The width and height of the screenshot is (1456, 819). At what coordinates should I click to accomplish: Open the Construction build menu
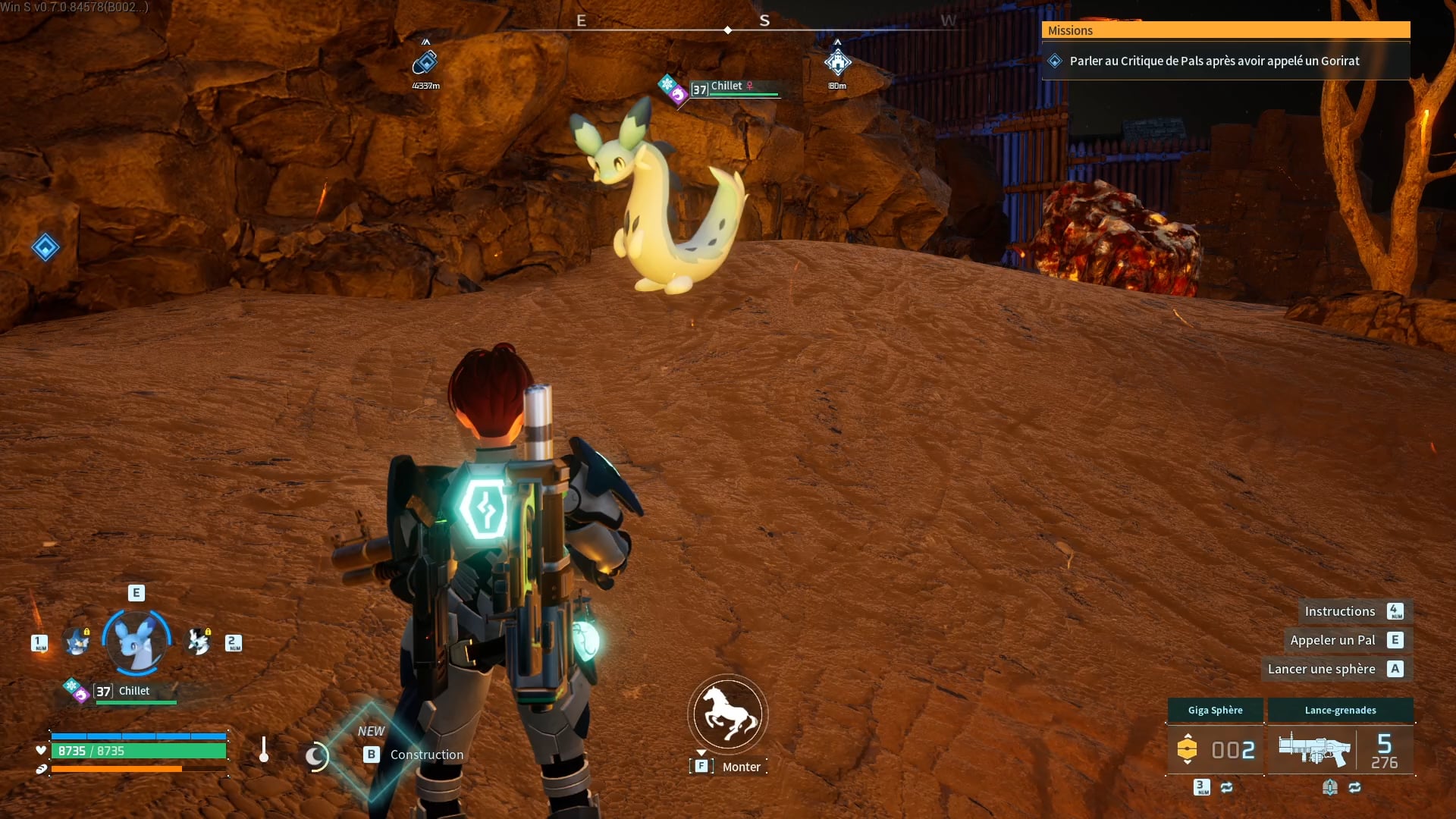click(426, 755)
